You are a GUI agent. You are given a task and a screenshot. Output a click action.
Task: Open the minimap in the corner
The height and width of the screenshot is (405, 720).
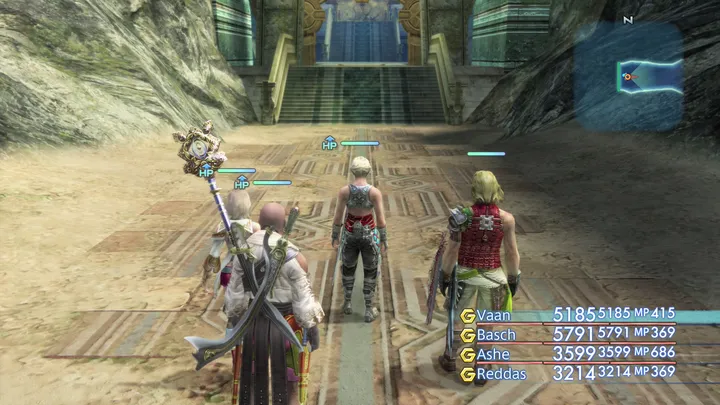(628, 76)
